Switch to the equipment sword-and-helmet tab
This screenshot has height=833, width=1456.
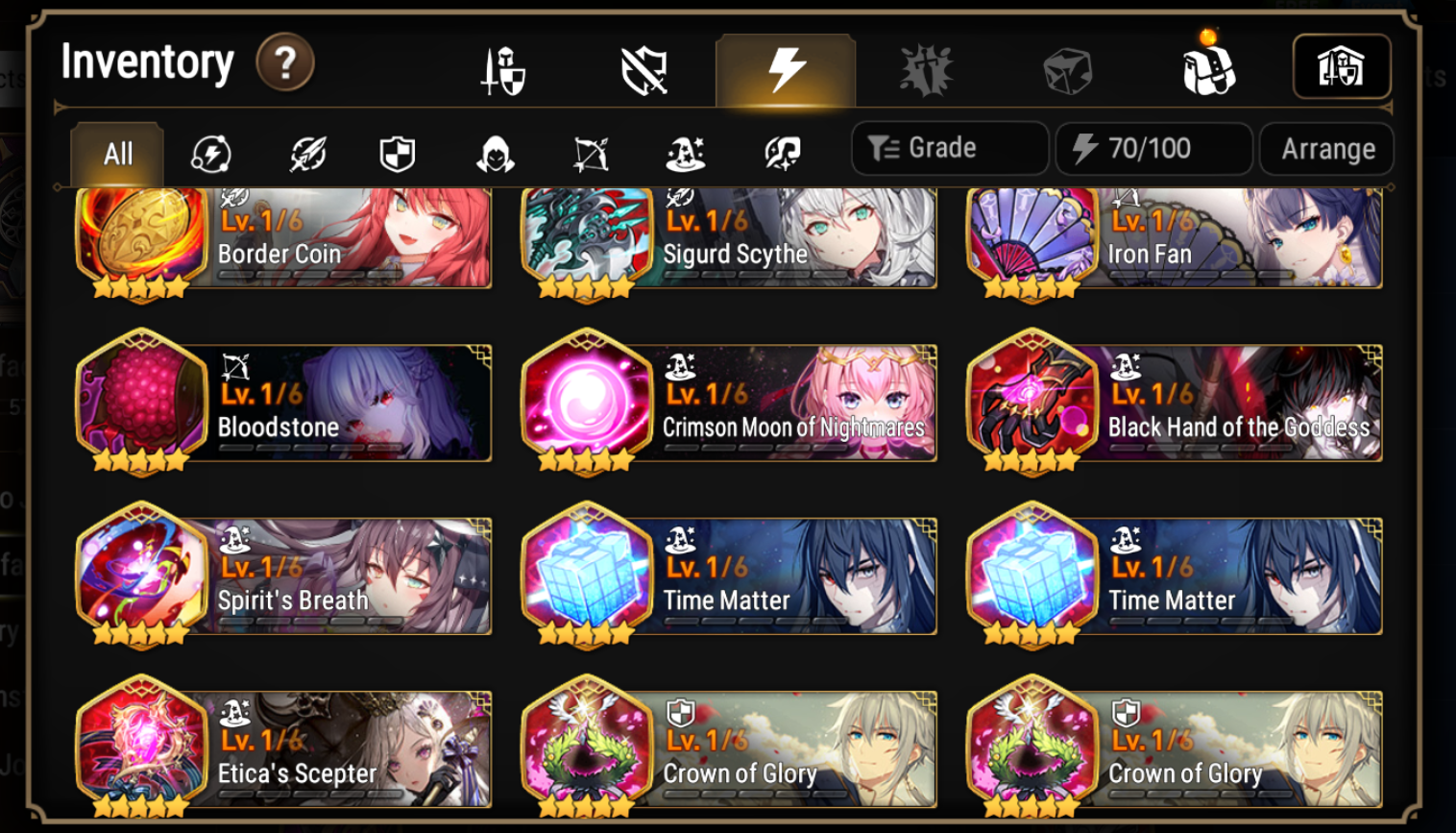[501, 65]
